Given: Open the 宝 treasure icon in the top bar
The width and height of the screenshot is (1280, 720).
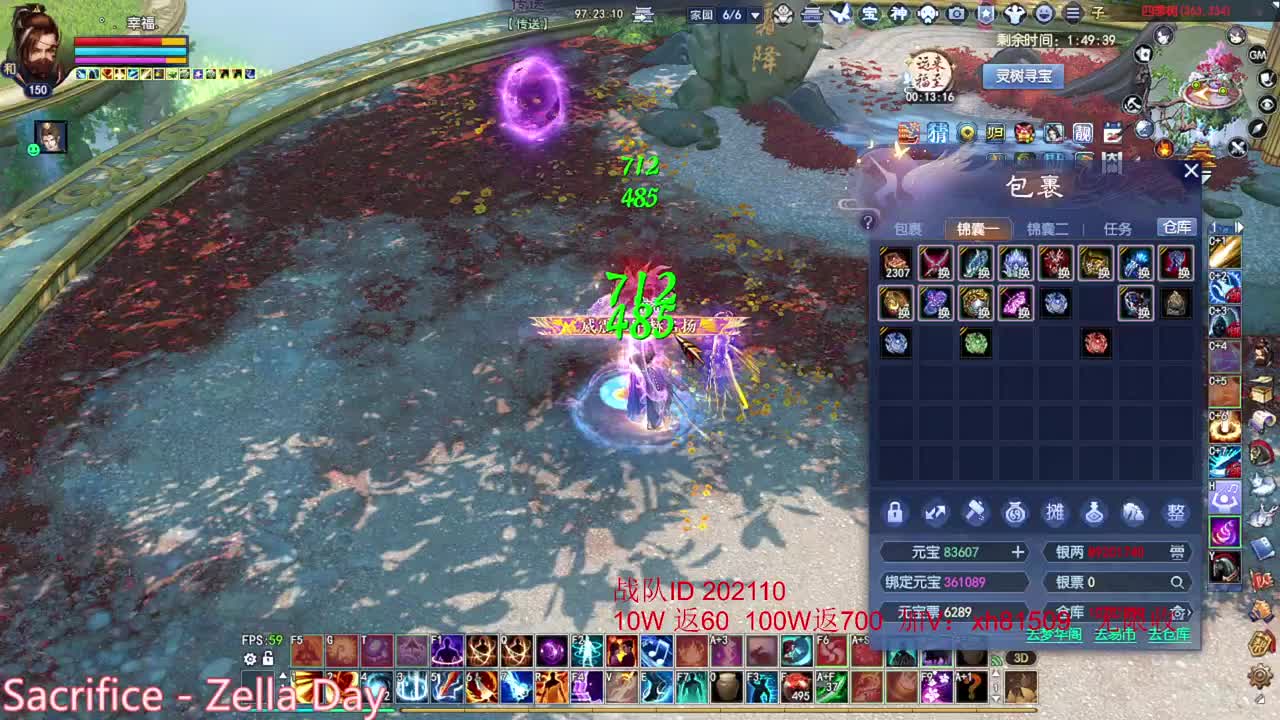Looking at the screenshot, I should pyautogui.click(x=869, y=13).
